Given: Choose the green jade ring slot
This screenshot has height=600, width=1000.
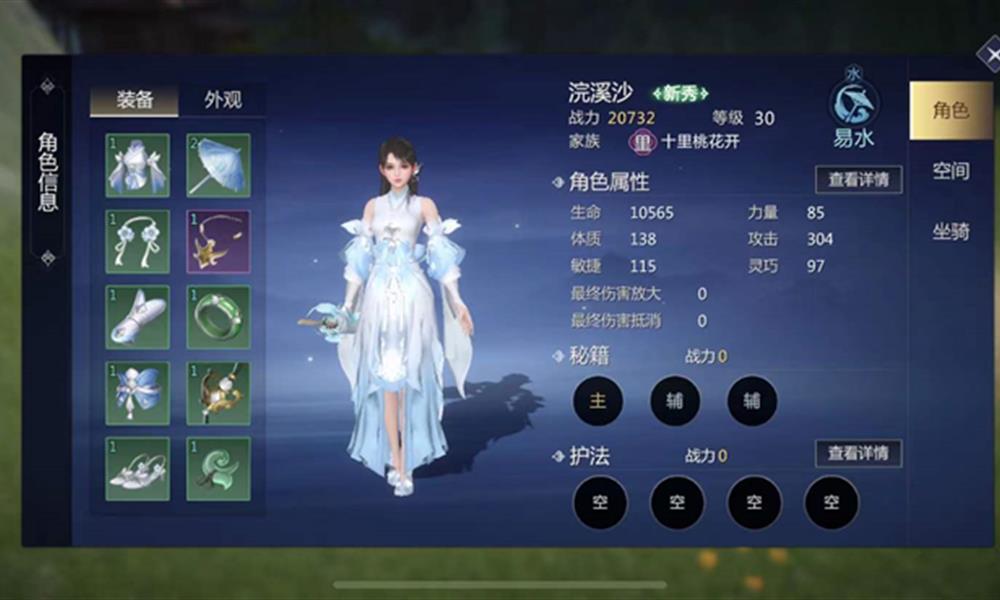Looking at the screenshot, I should [218, 317].
